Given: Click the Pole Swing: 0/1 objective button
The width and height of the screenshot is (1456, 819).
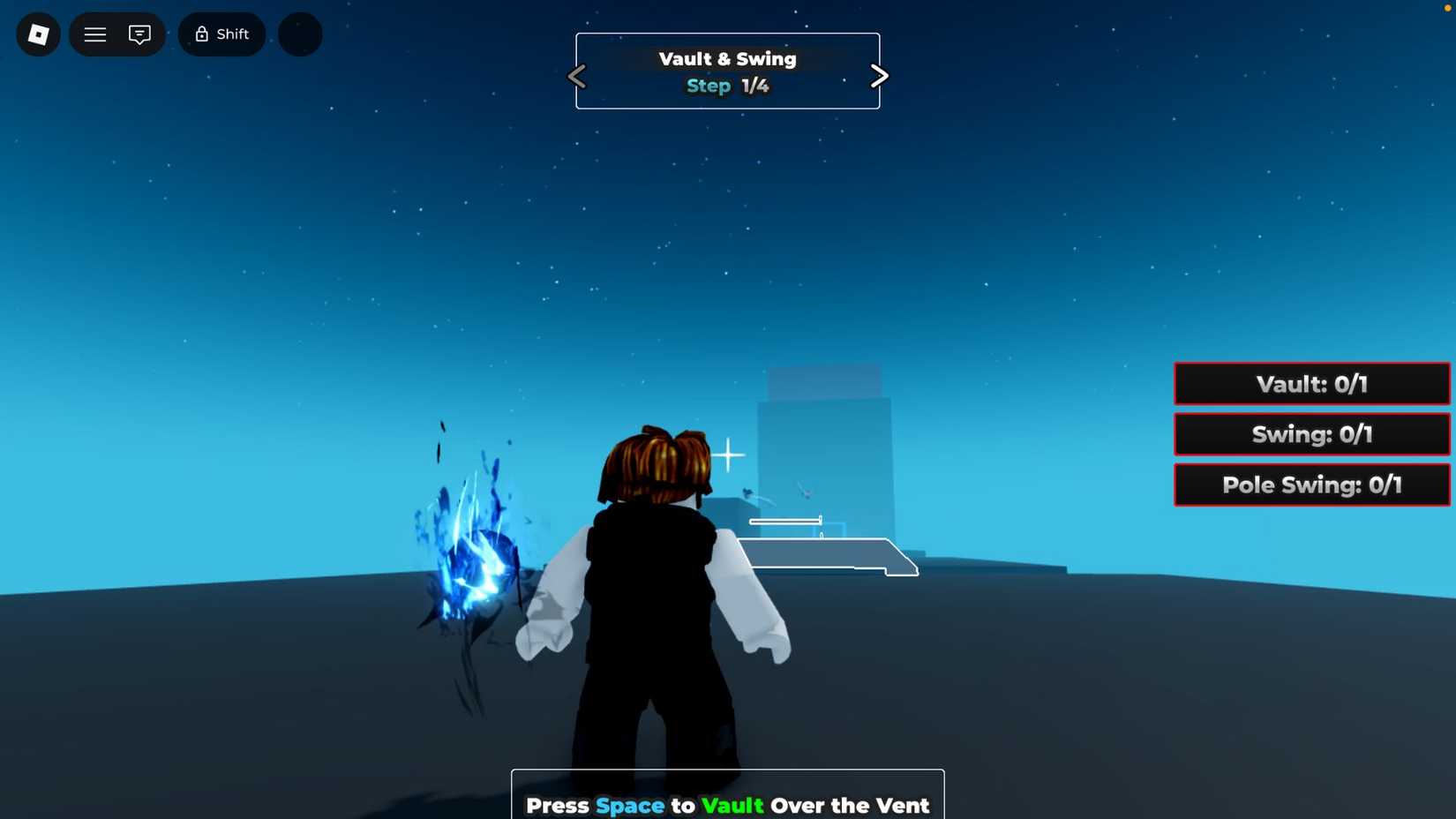Looking at the screenshot, I should (x=1311, y=485).
